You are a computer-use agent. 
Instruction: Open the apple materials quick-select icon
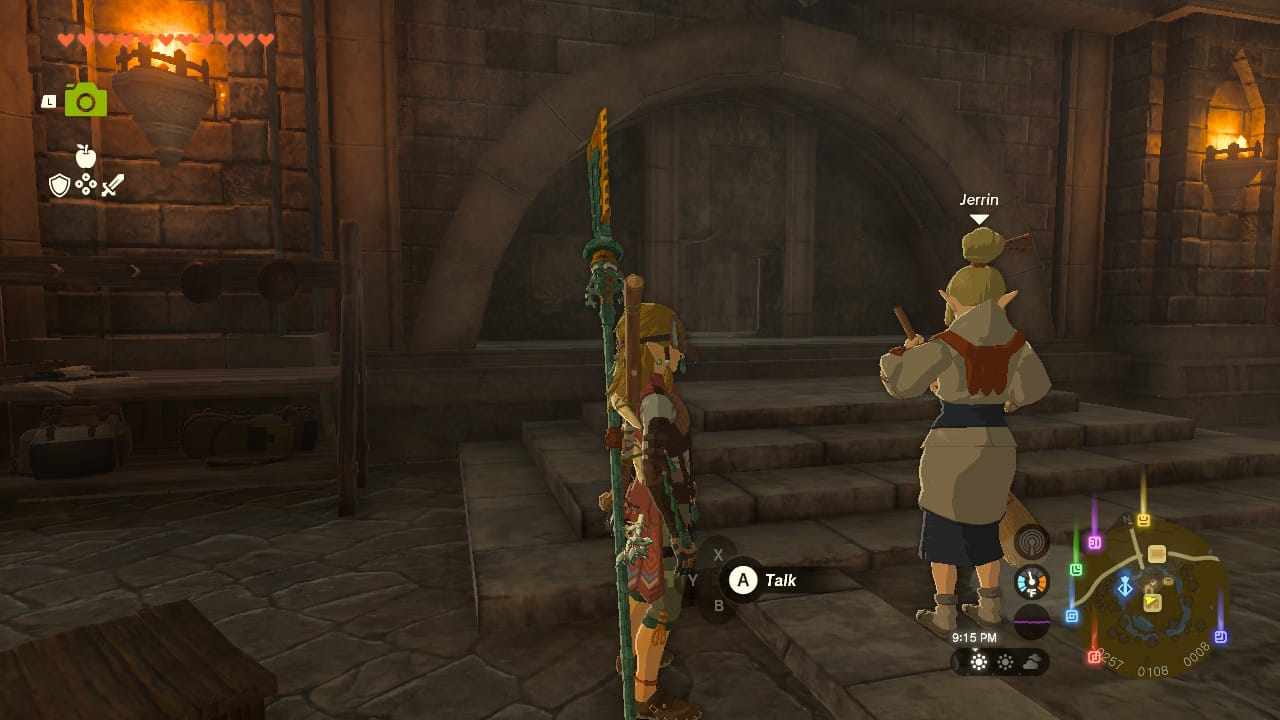[x=85, y=155]
